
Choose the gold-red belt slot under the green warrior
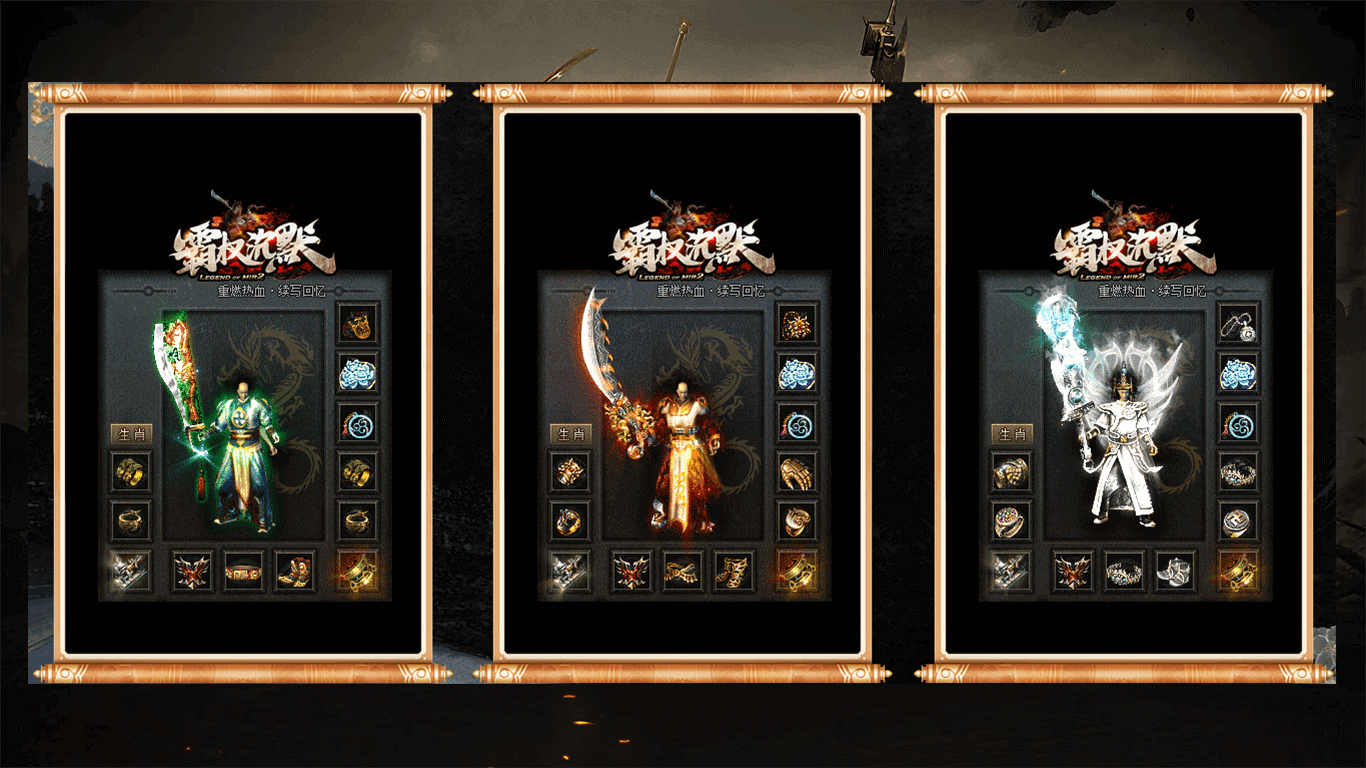(243, 571)
